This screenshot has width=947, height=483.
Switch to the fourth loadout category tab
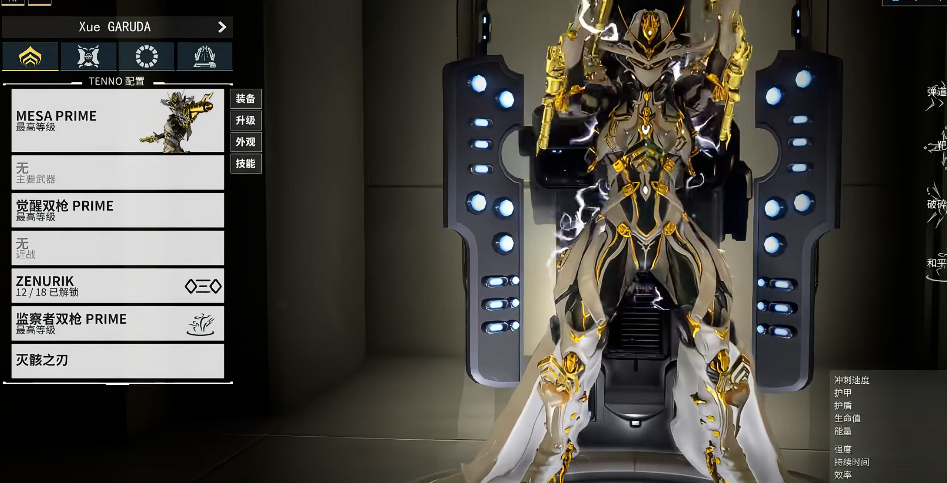204,56
